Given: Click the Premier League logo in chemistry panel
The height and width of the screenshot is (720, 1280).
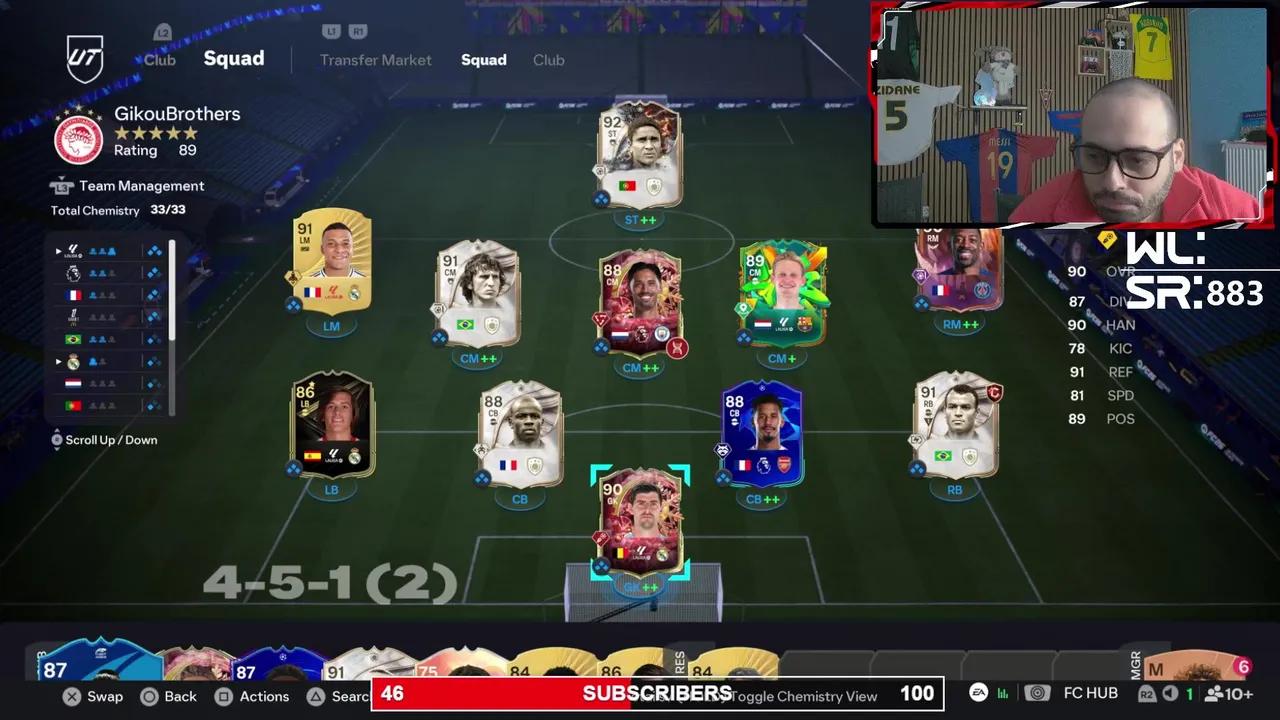Looking at the screenshot, I should [x=73, y=273].
